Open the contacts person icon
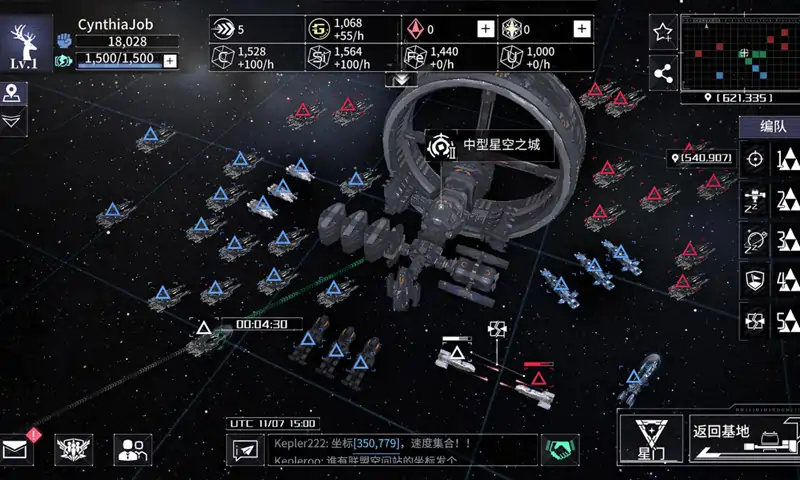 click(132, 450)
